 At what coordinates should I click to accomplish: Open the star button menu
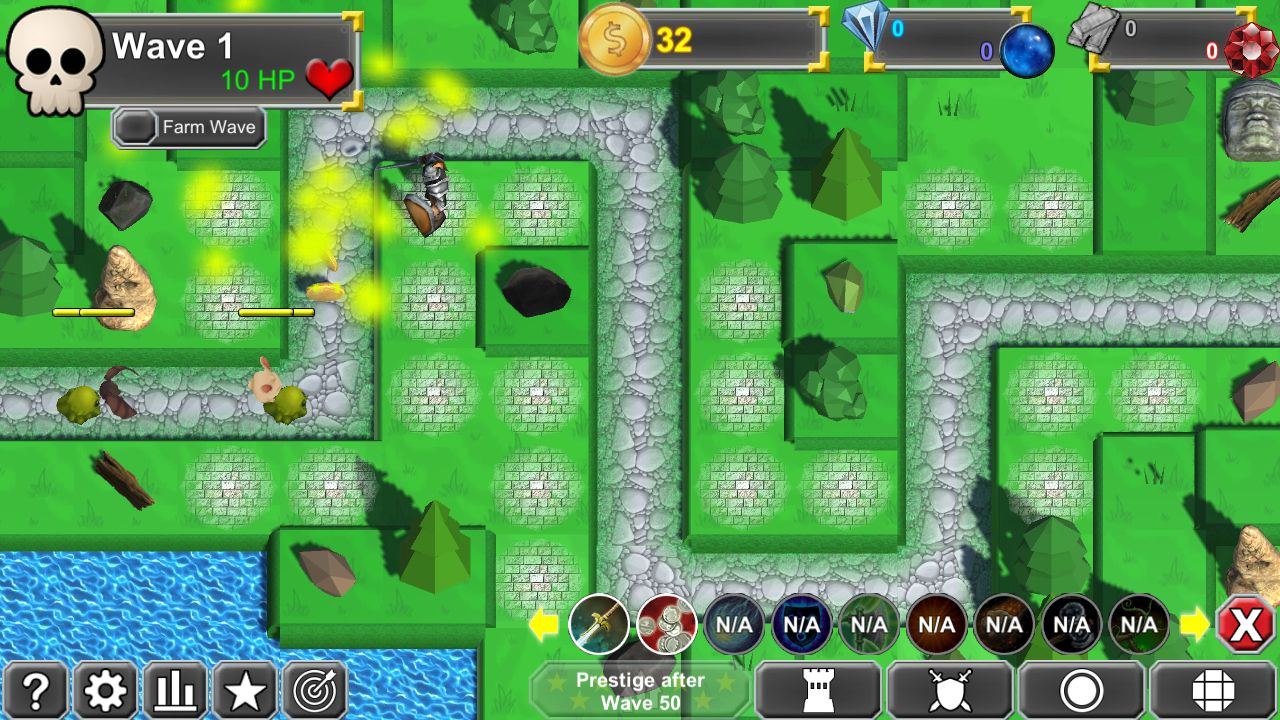point(245,690)
